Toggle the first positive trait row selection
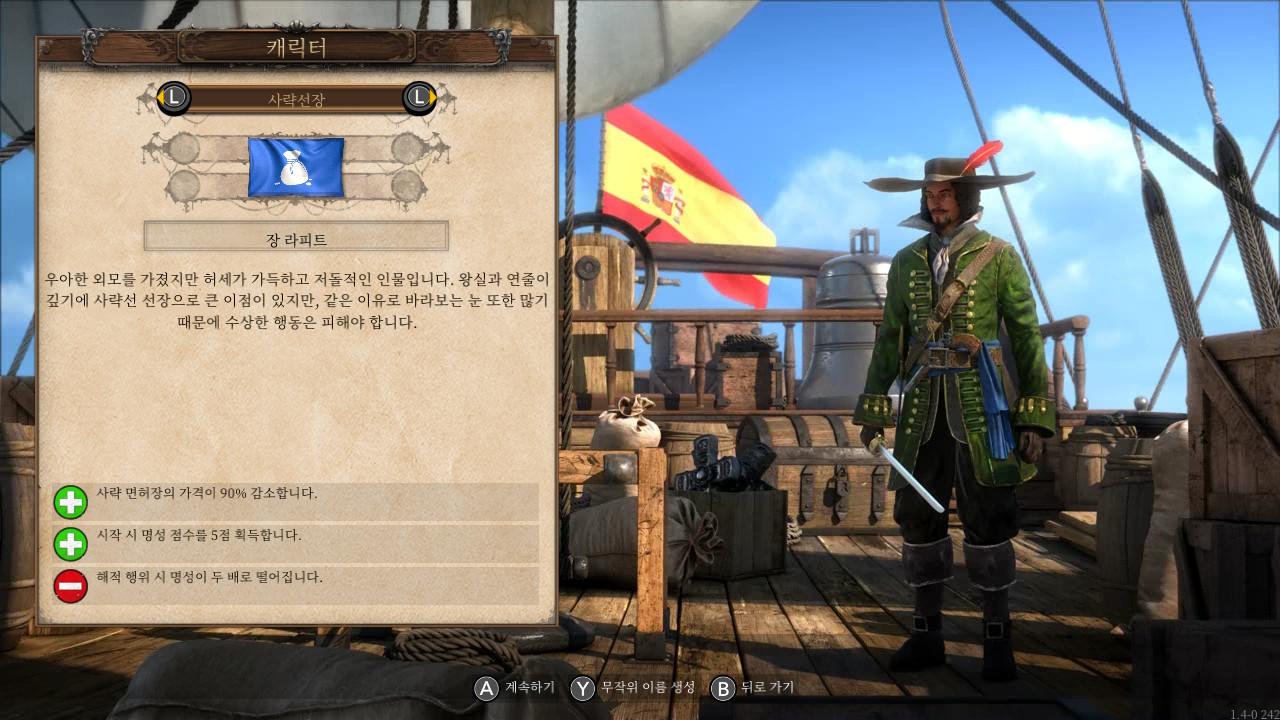This screenshot has width=1280, height=720. click(300, 501)
